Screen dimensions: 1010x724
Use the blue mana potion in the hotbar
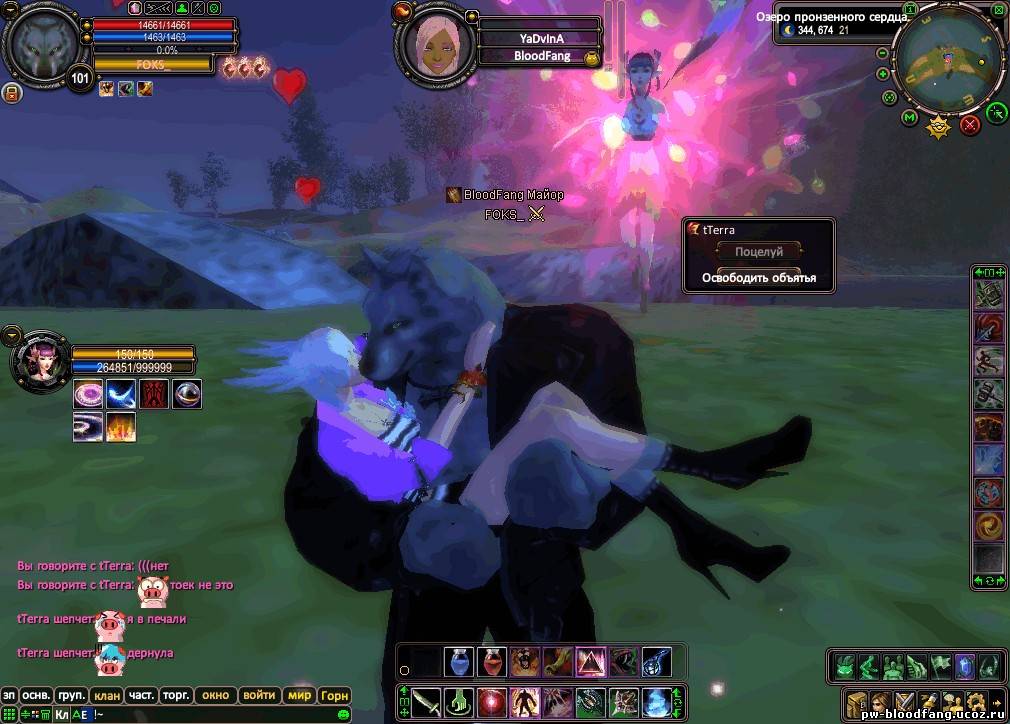[459, 661]
